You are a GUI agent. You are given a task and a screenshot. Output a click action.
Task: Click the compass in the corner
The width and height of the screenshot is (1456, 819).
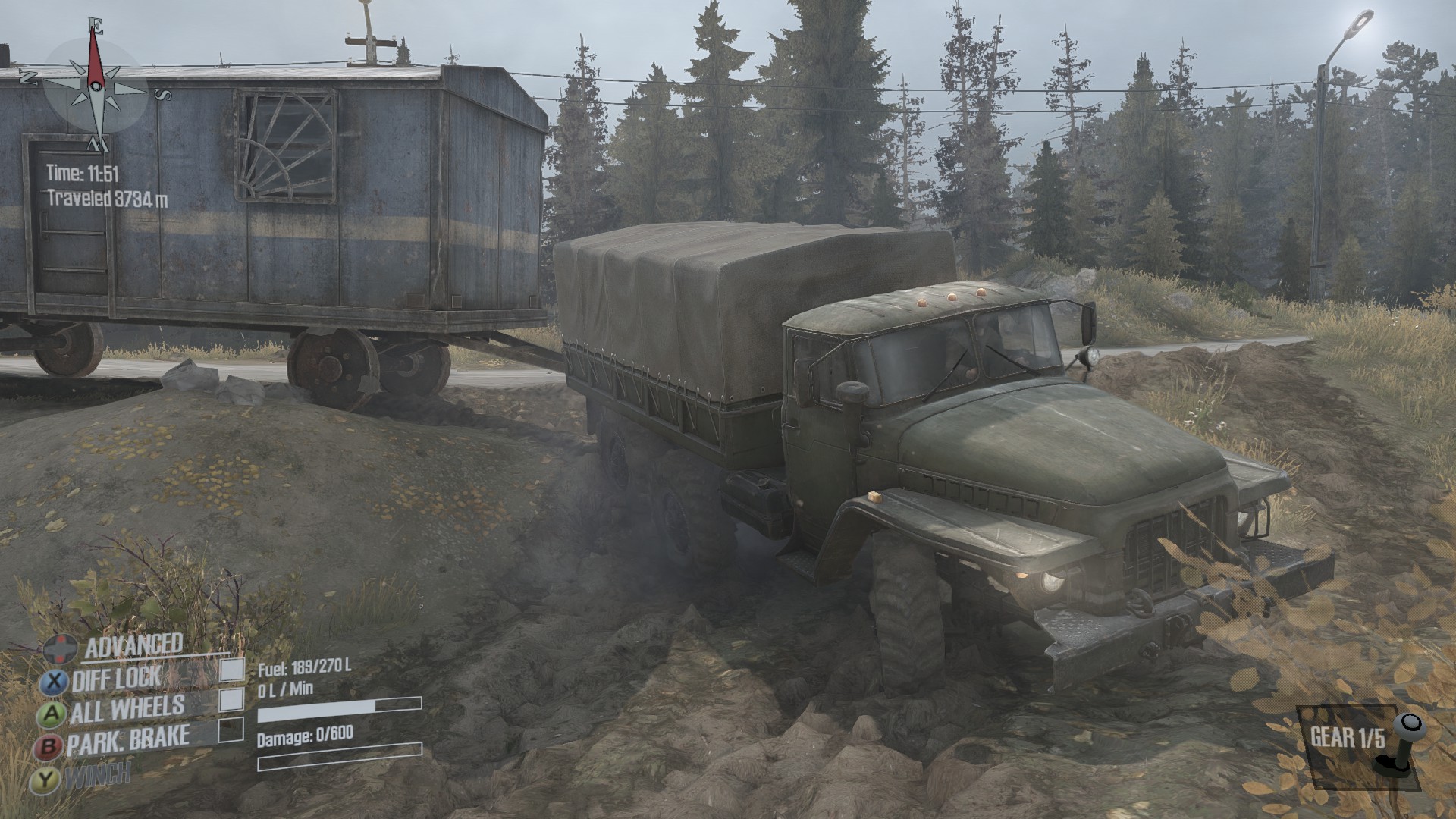[96, 85]
